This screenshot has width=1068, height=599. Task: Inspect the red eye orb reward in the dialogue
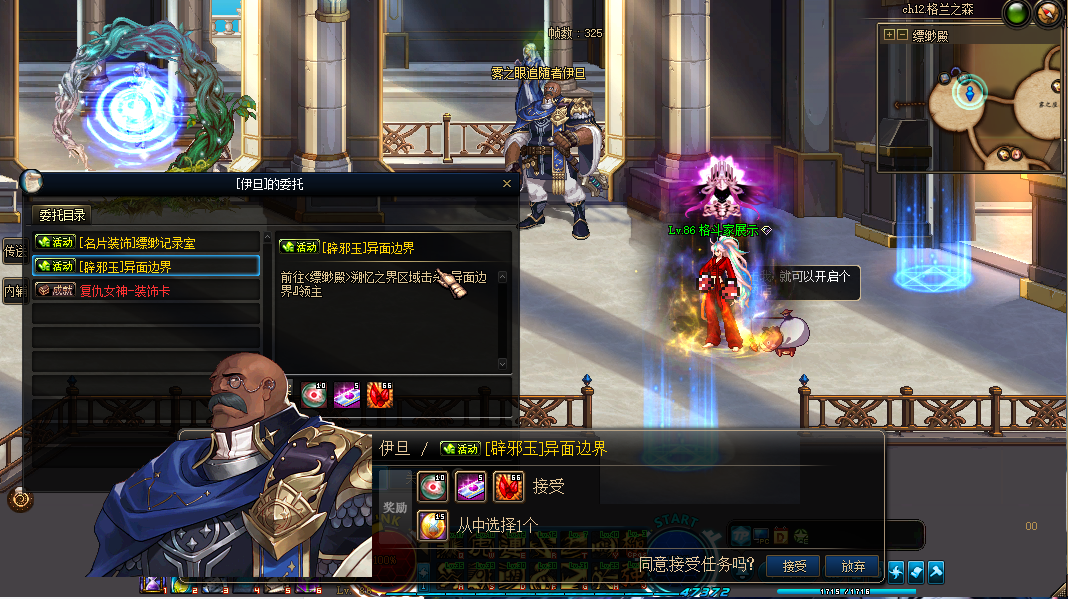pos(433,486)
